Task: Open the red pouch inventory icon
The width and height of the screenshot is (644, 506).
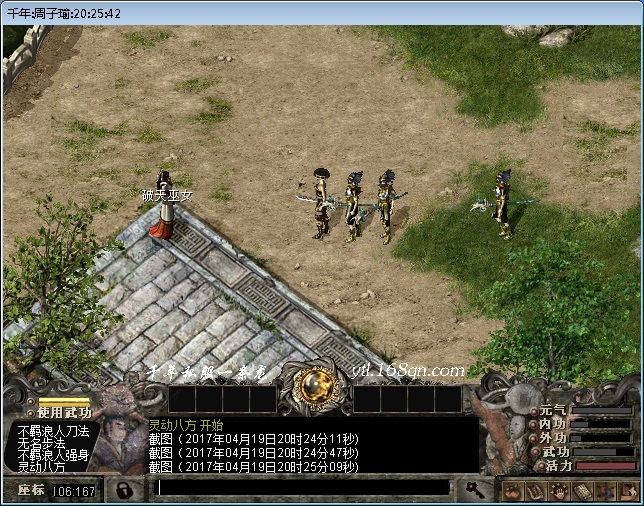Action: (512, 490)
